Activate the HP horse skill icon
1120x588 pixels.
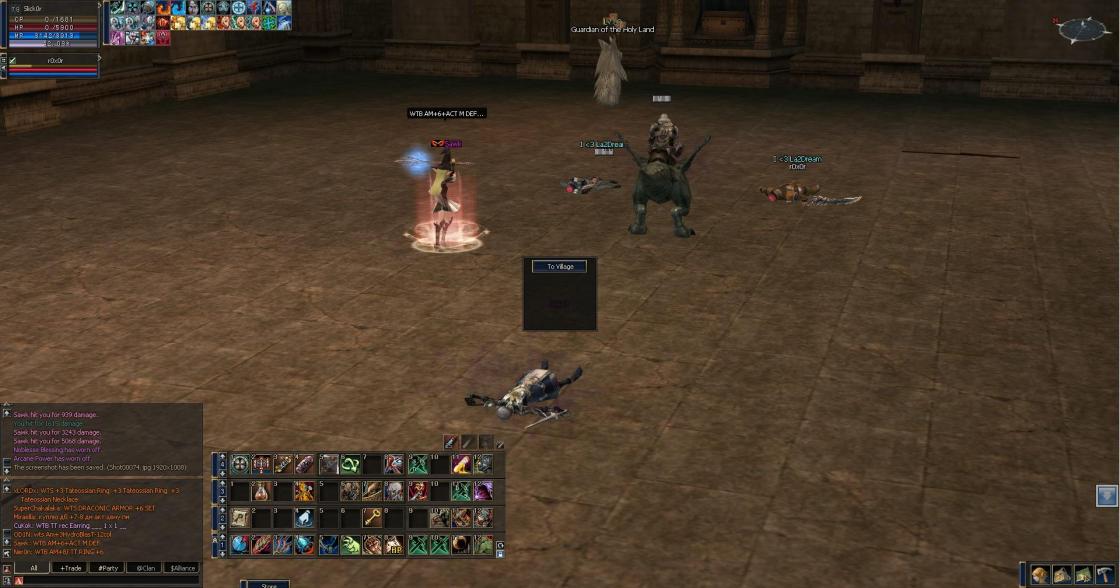(394, 545)
